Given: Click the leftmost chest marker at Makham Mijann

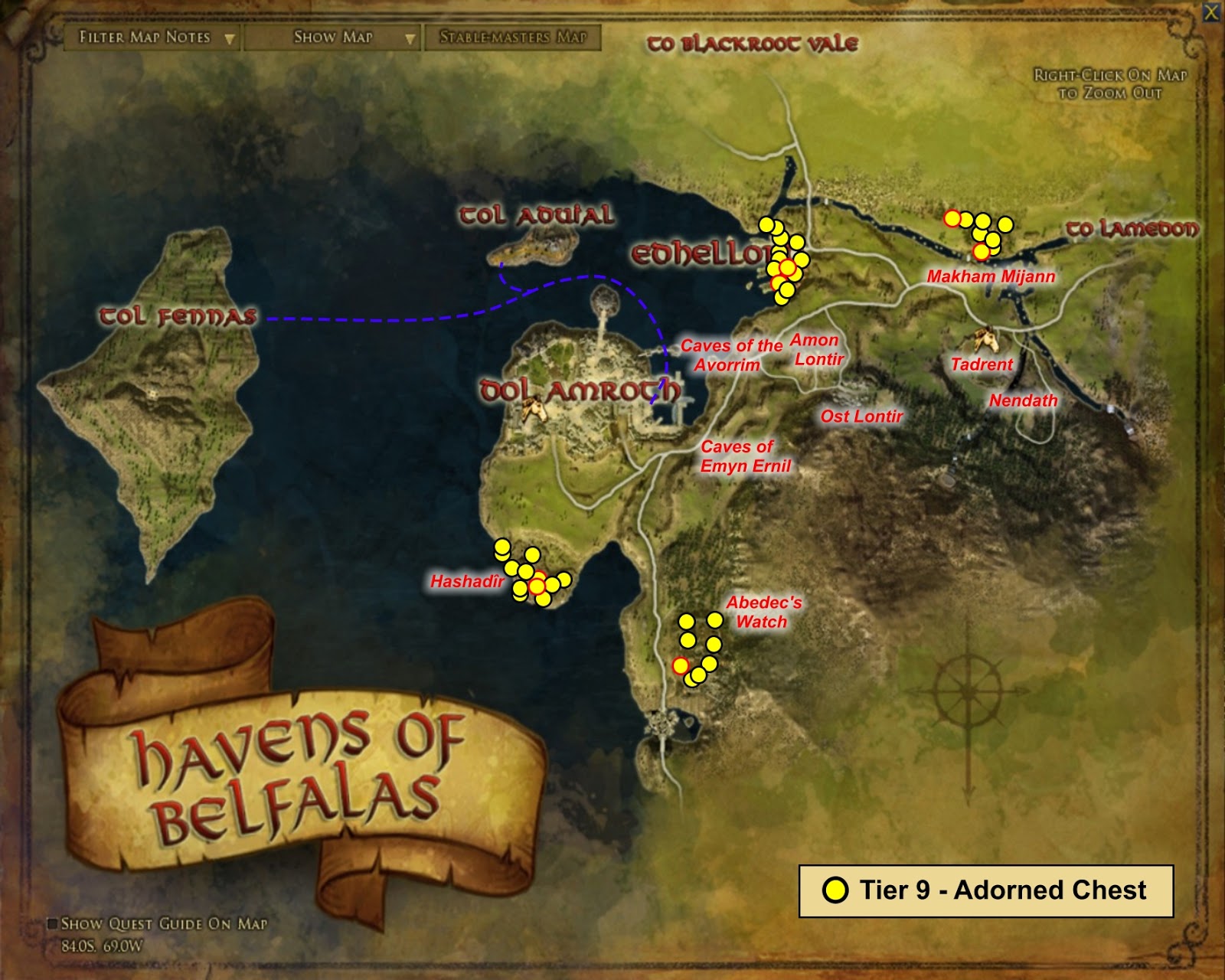Looking at the screenshot, I should coord(953,218).
